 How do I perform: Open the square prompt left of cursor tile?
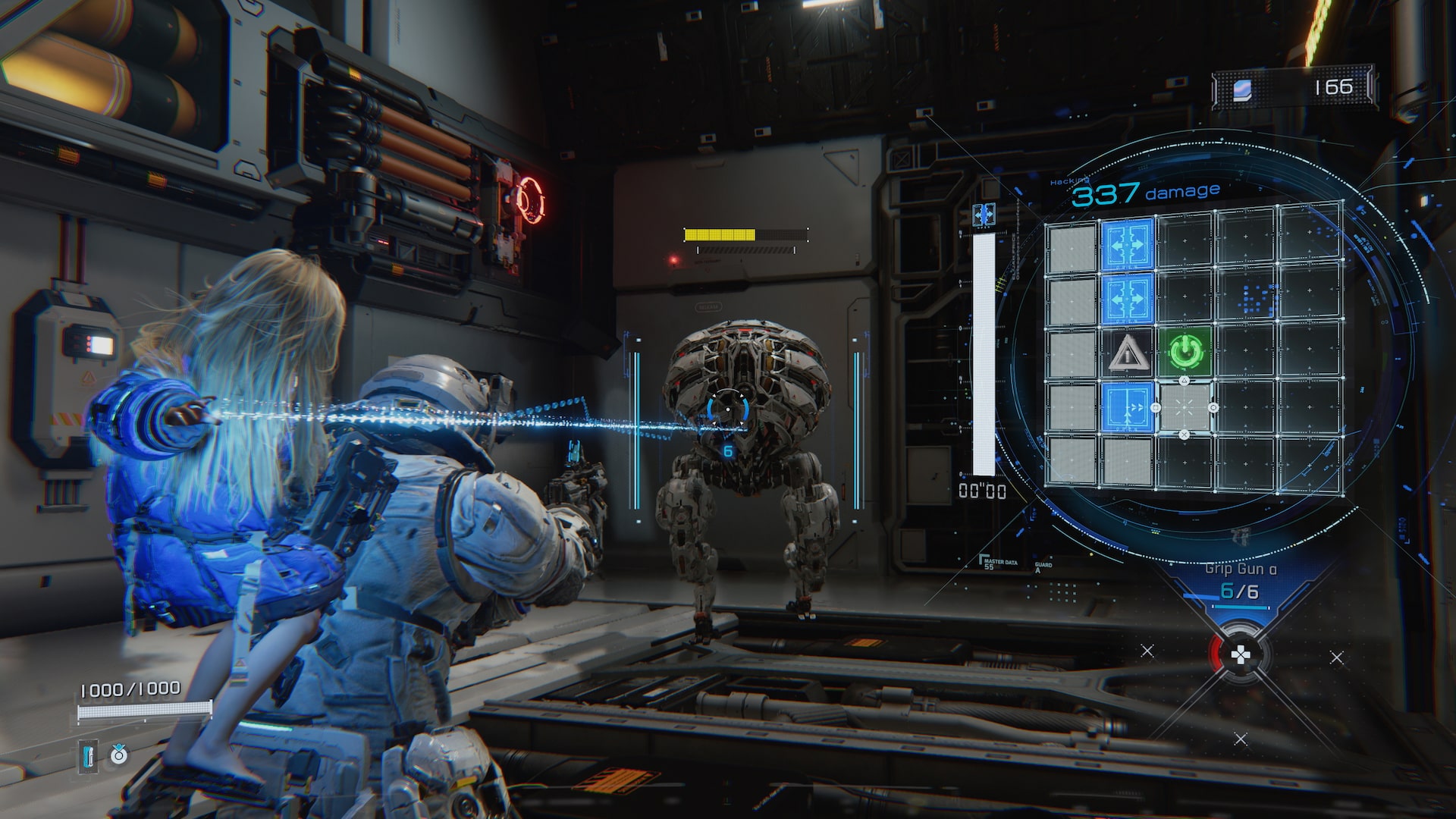(1154, 406)
